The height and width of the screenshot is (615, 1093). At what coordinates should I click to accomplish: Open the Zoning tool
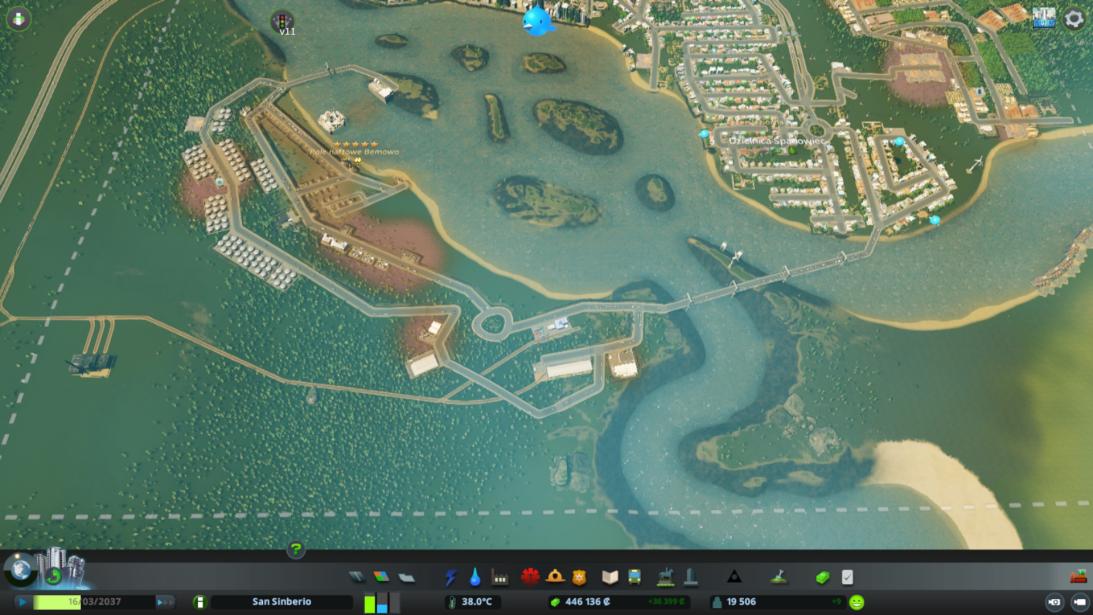[x=381, y=577]
